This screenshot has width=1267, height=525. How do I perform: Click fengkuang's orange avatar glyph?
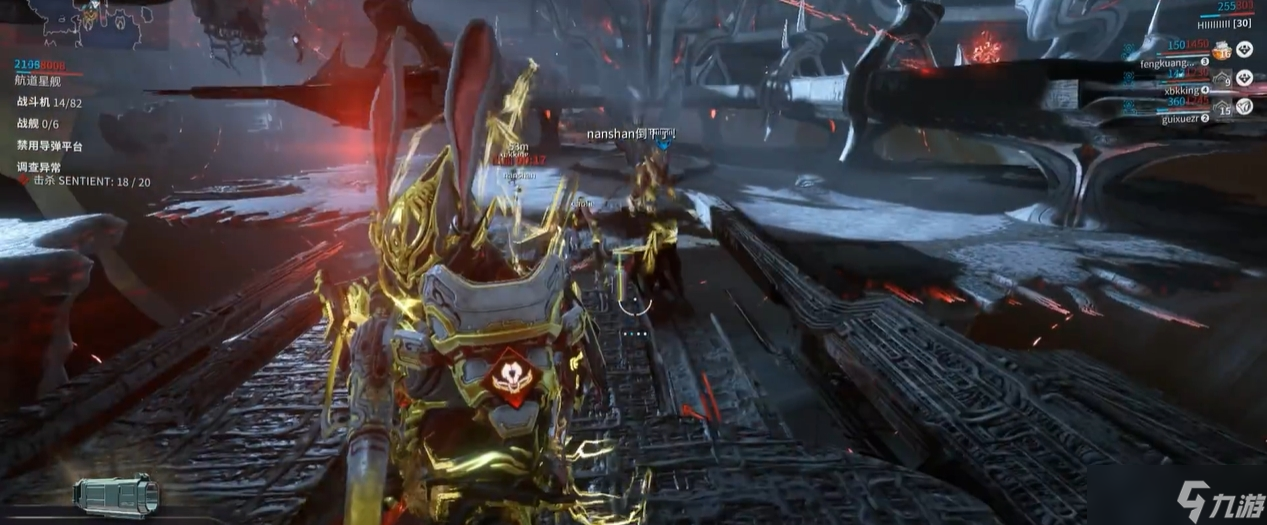click(x=1221, y=49)
